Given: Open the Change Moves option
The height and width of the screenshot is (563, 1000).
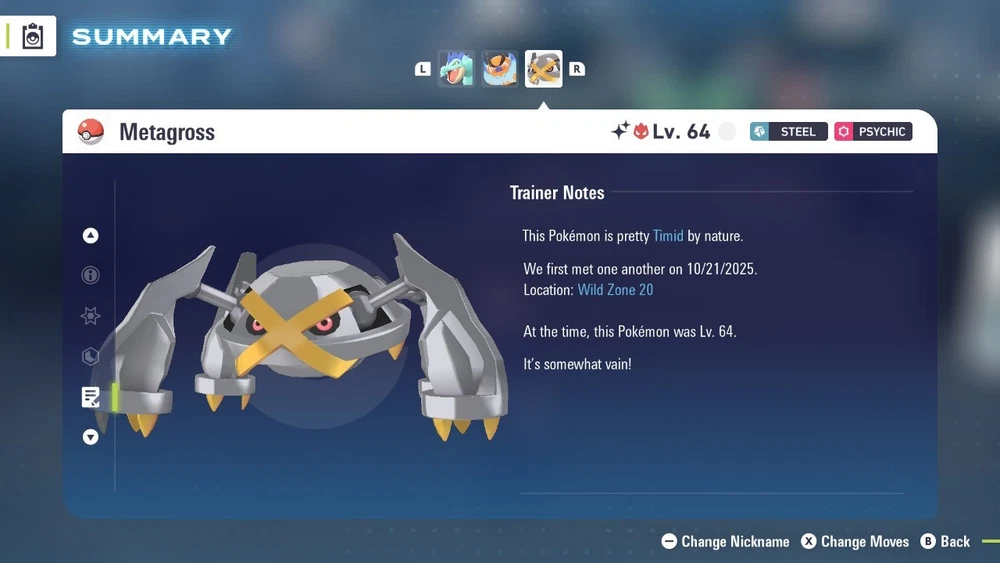Looking at the screenshot, I should [x=856, y=541].
